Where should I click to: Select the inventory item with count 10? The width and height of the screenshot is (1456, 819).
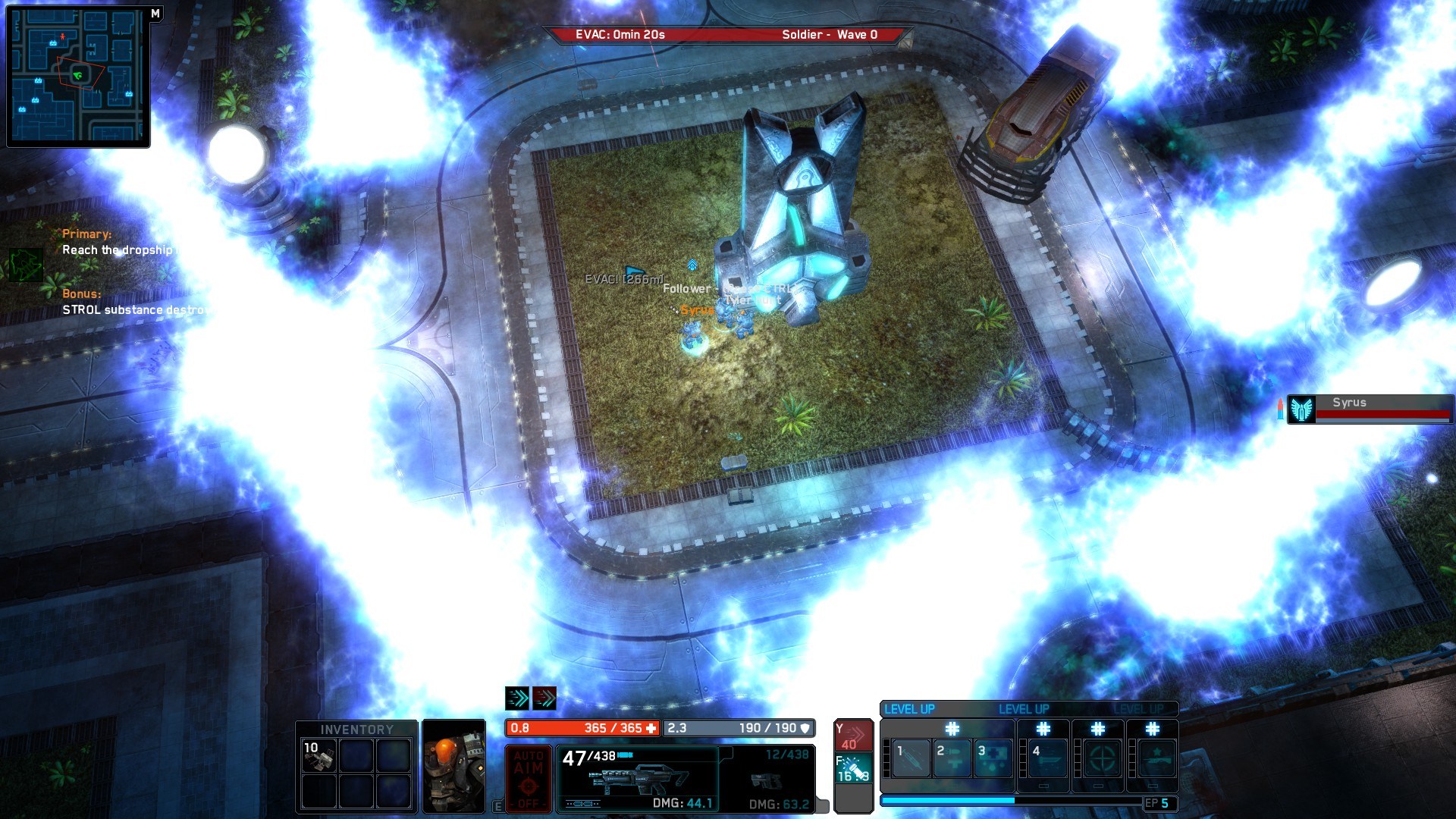[318, 756]
